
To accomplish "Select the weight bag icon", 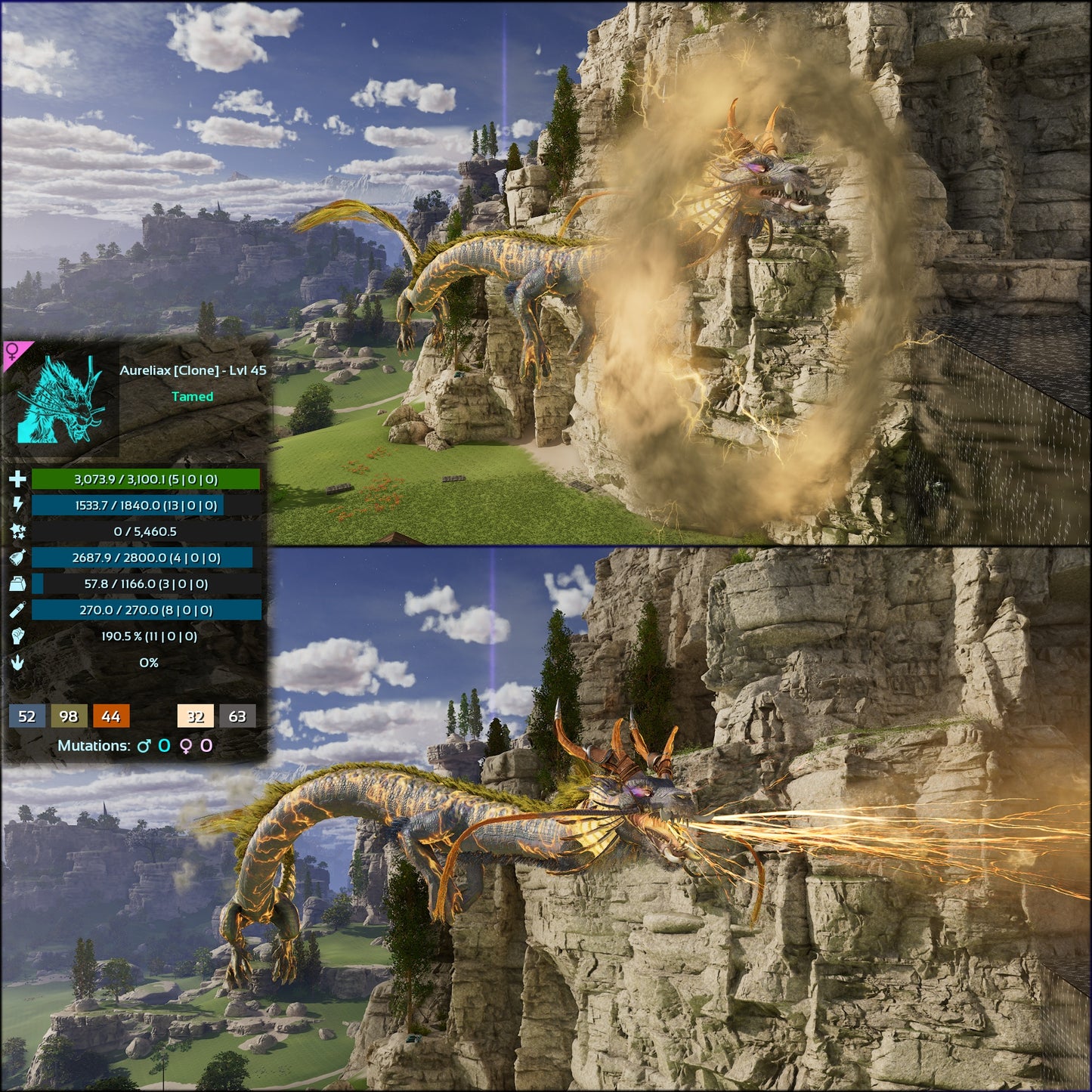I will coord(17,584).
